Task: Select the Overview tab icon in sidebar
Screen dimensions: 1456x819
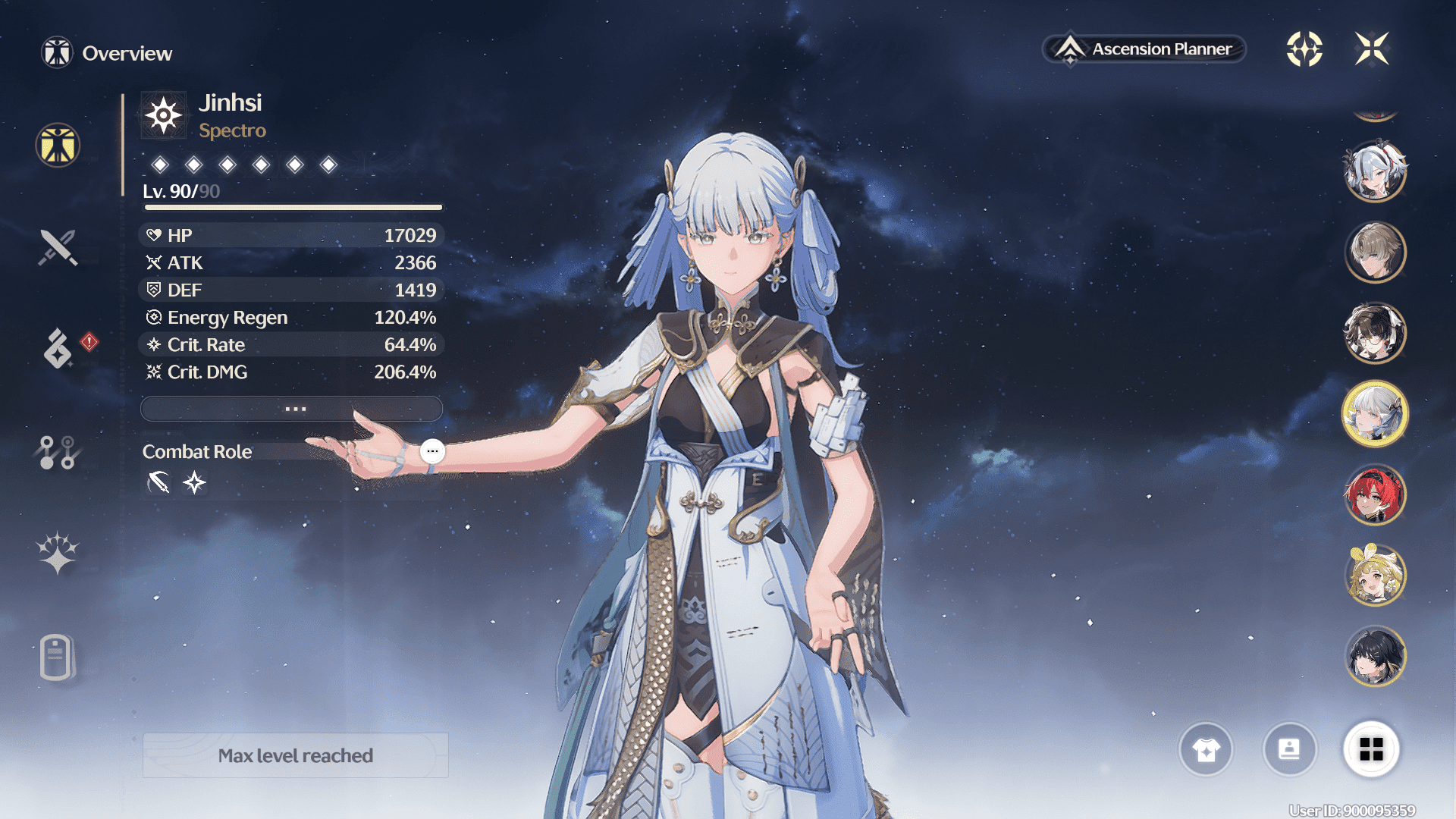Action: 58,145
